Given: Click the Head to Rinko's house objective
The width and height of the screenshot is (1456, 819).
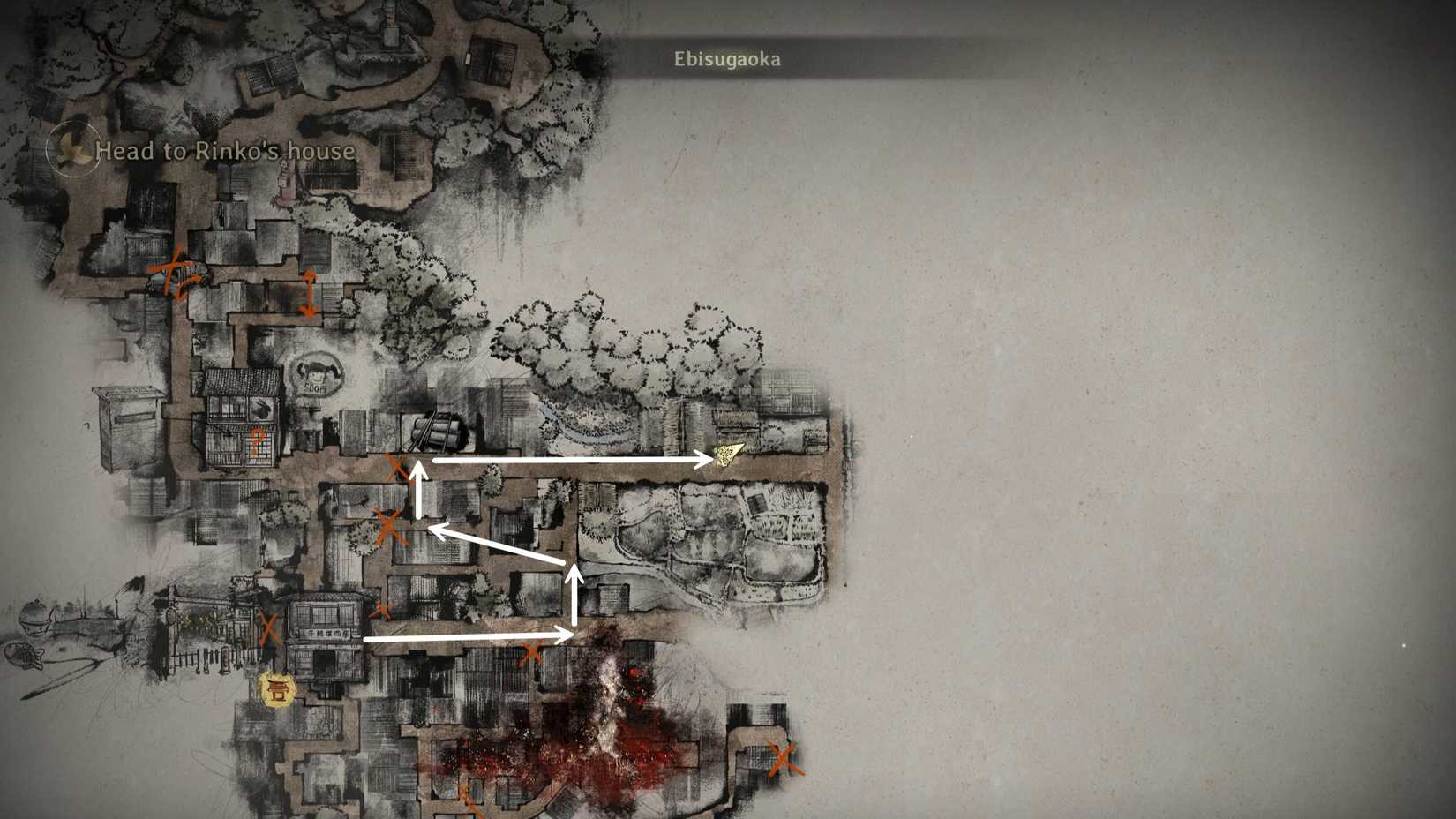Looking at the screenshot, I should pos(225,152).
